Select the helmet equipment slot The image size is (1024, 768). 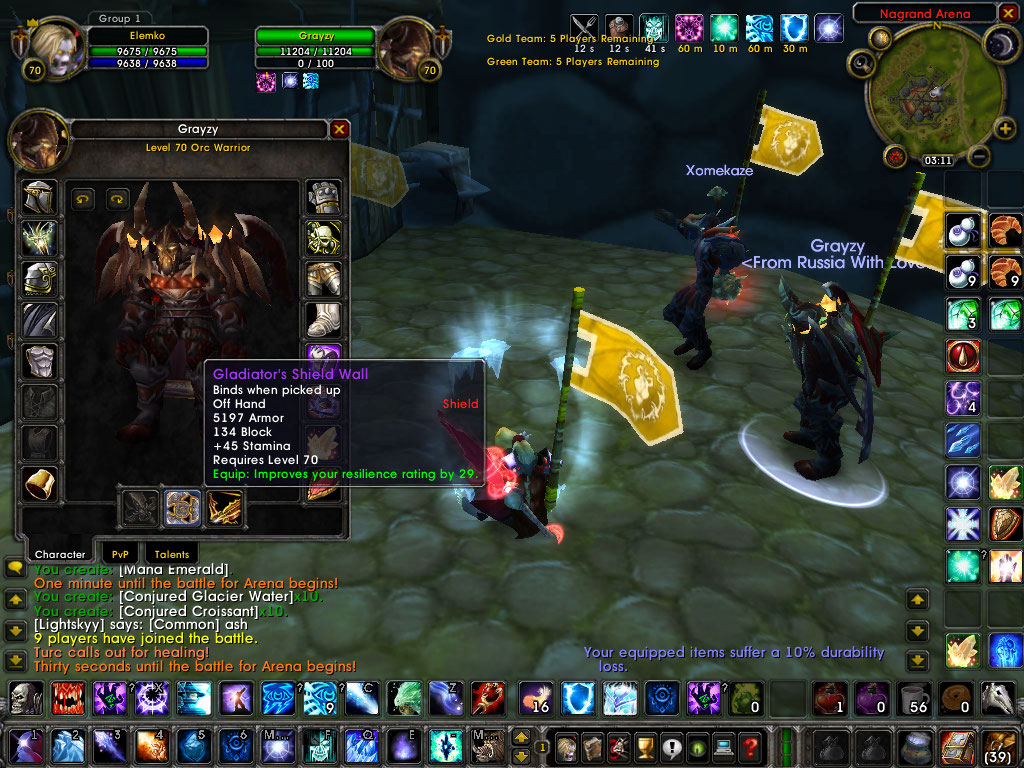pos(40,197)
